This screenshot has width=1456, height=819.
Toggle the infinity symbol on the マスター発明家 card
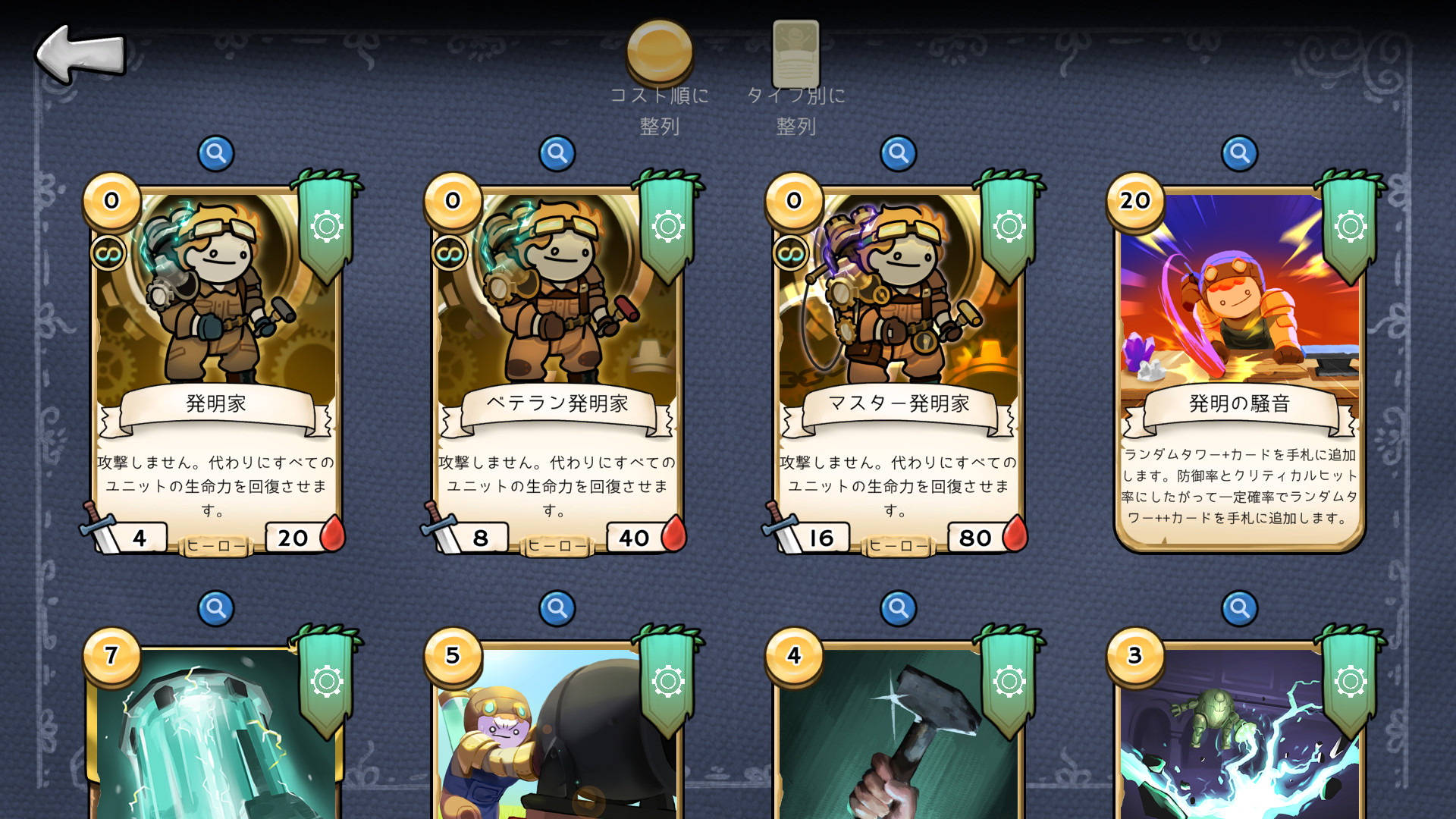pyautogui.click(x=790, y=253)
